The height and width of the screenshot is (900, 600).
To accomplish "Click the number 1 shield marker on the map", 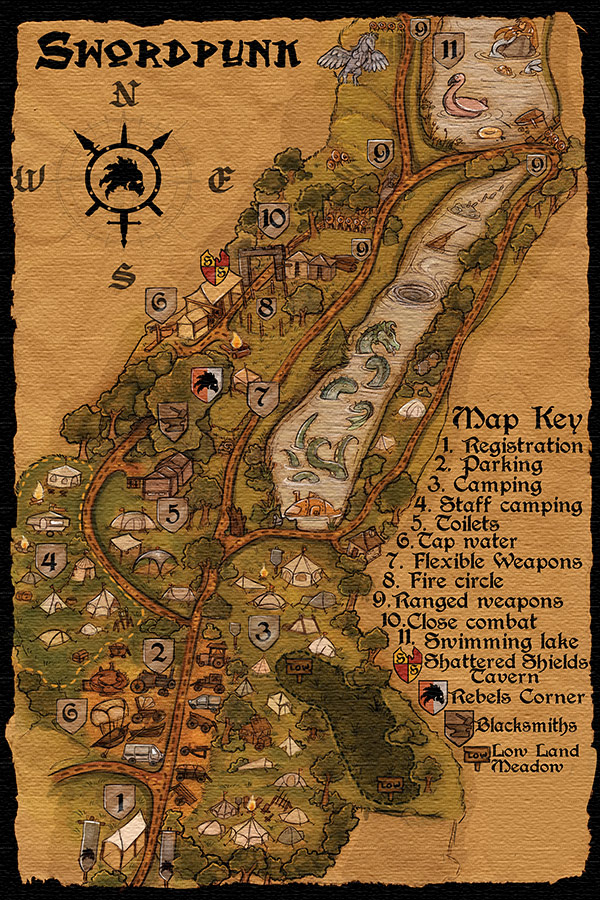I will pos(120,801).
